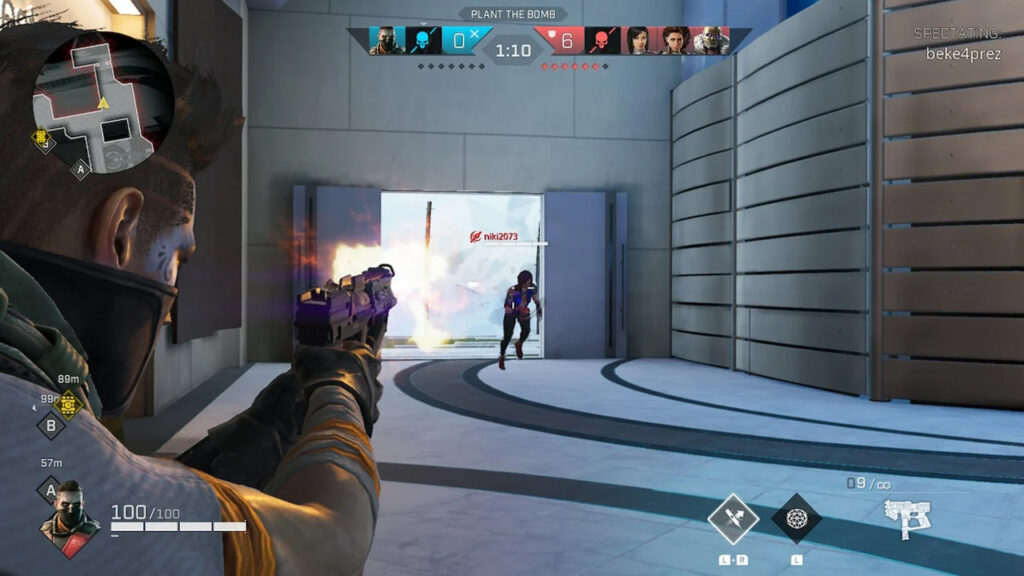
Task: Select the dome shield ability icon
Action: coord(796,518)
